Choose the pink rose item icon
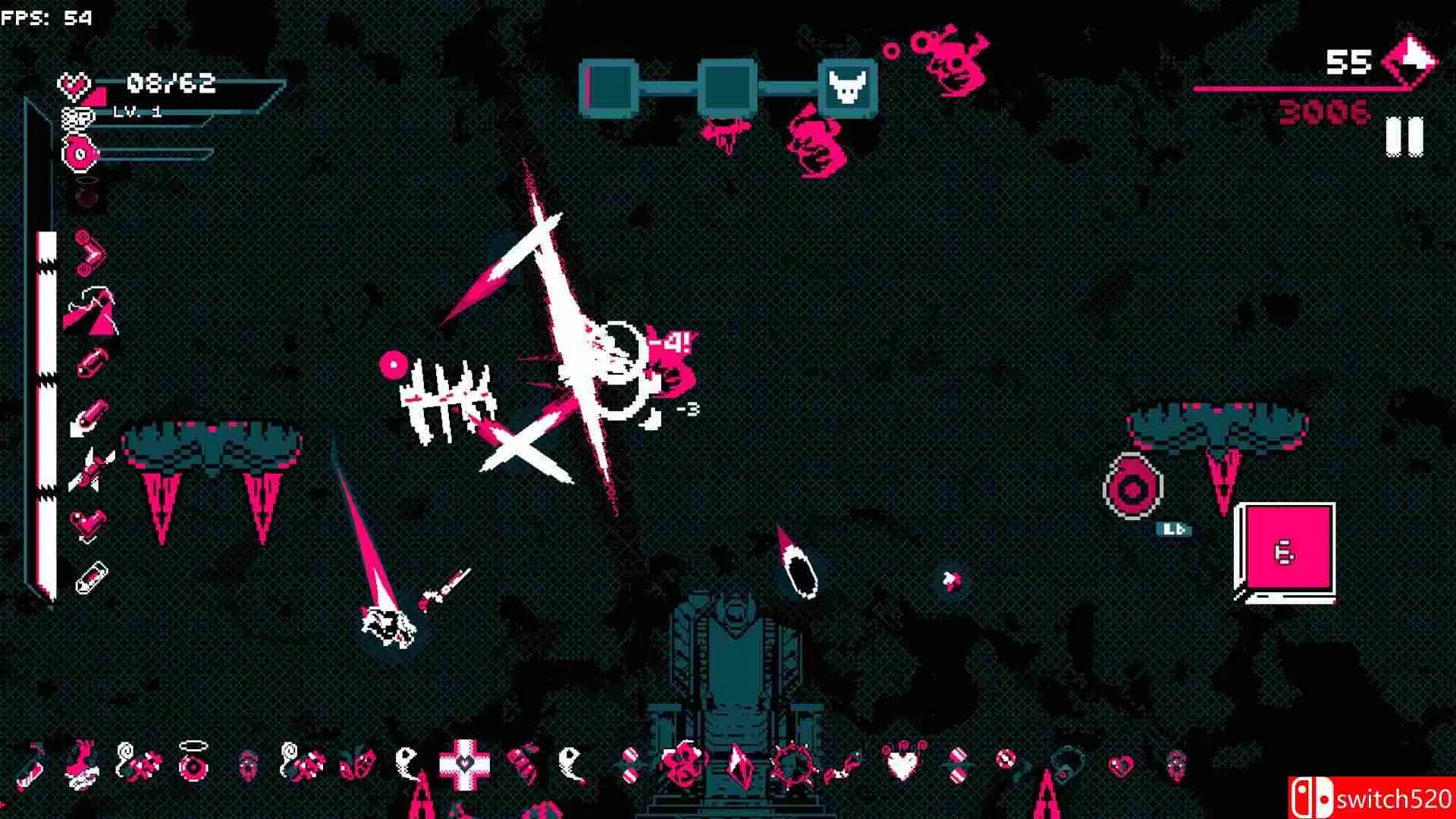The image size is (1456, 819). click(681, 762)
